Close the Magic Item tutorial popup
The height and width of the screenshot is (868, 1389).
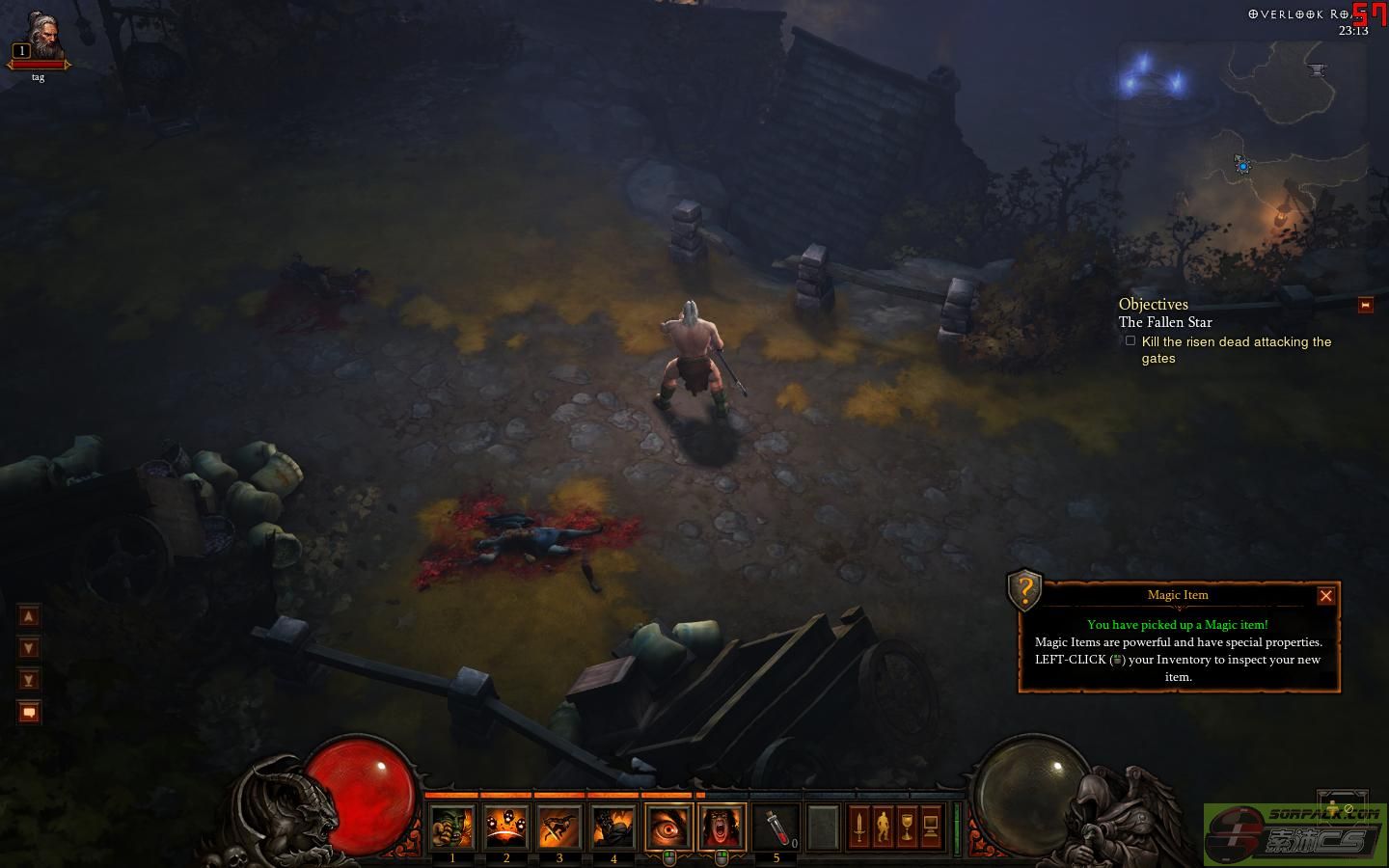[1325, 596]
